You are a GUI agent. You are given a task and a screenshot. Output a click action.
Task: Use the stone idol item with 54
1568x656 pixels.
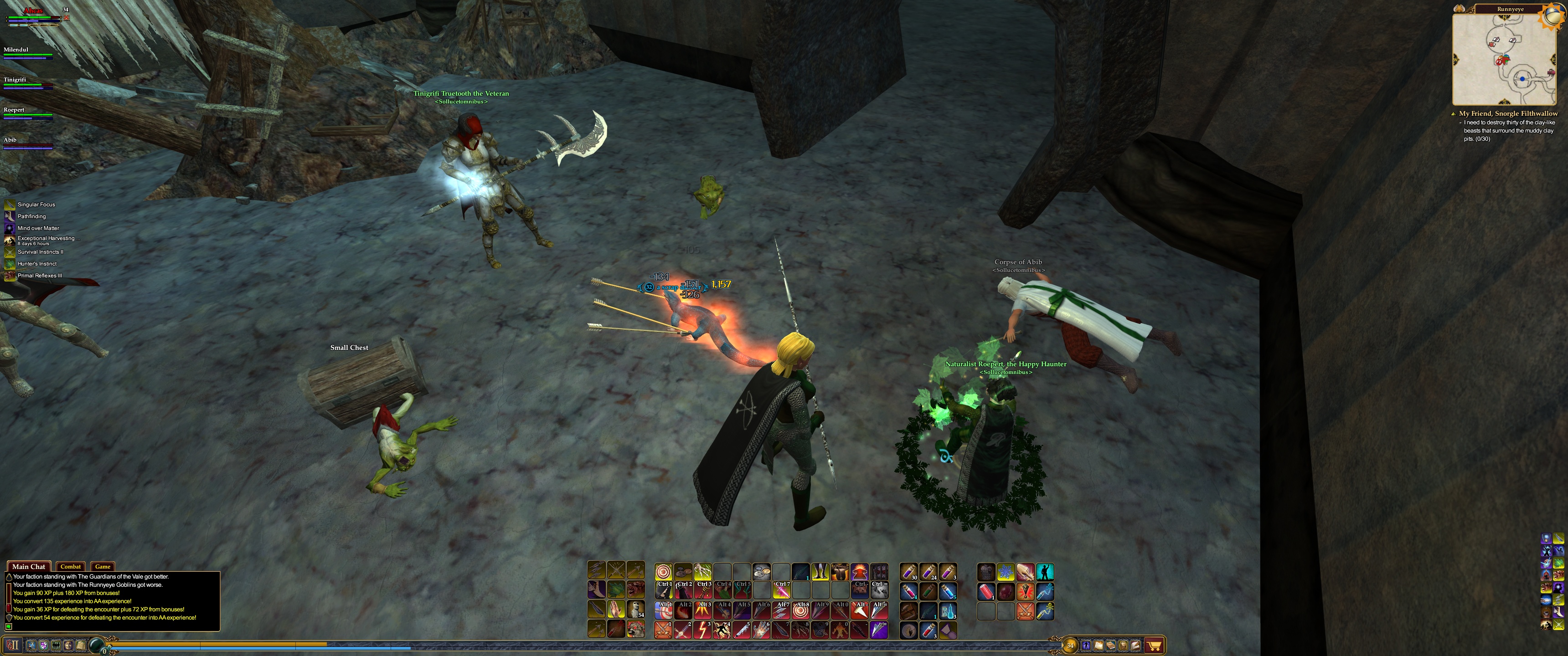[635, 609]
